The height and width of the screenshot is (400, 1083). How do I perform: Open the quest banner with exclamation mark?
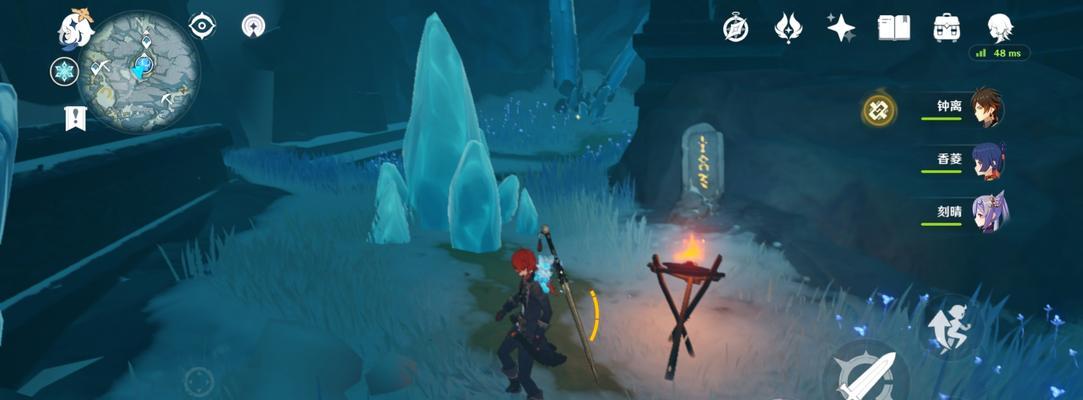pos(75,118)
